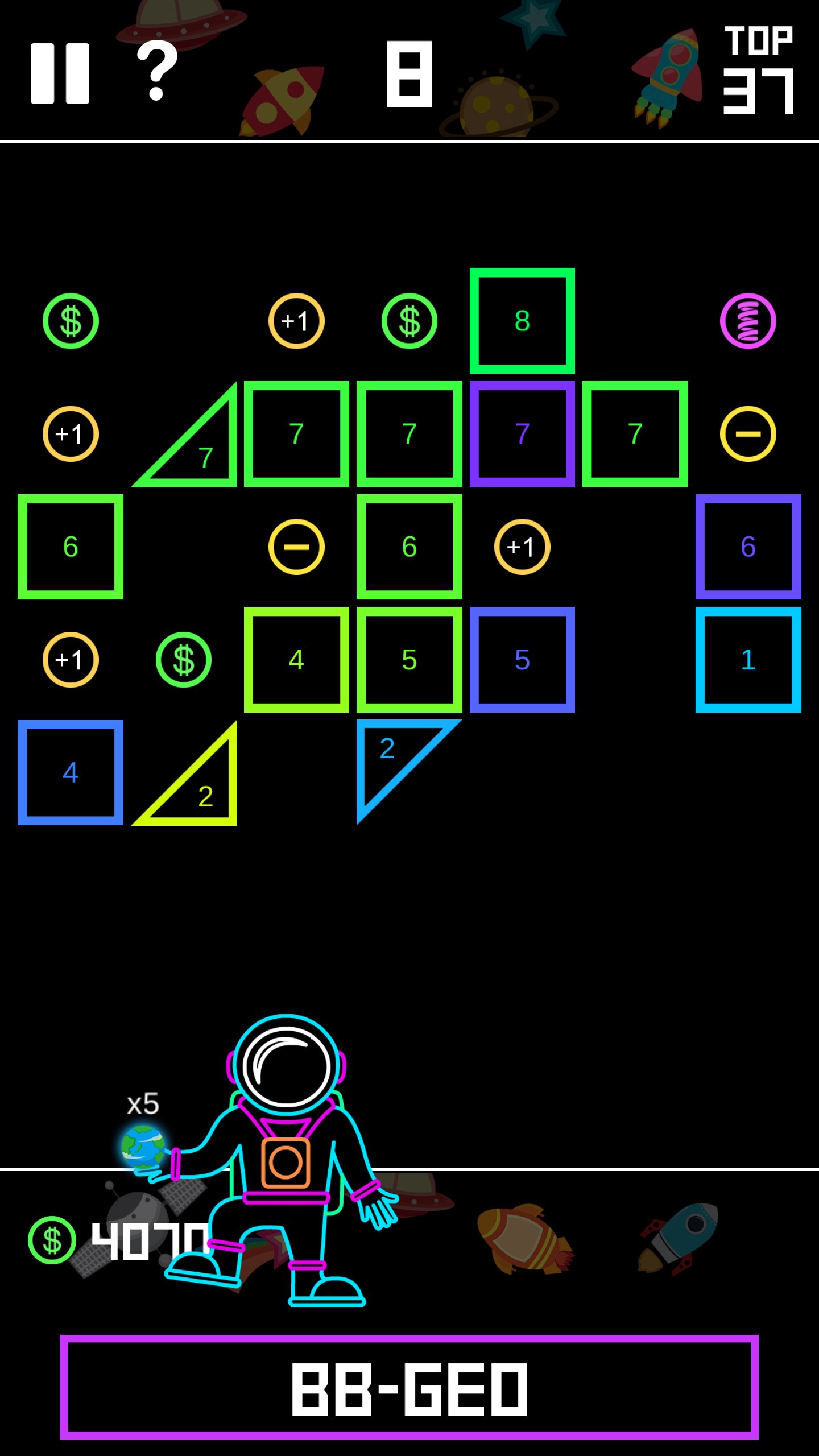Tap the purple 7 brick
819x1456 pixels.
click(x=522, y=433)
